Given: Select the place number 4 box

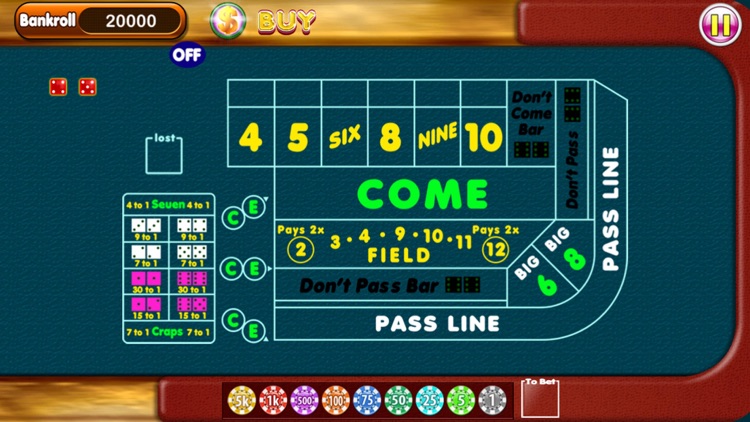Looking at the screenshot, I should [251, 138].
